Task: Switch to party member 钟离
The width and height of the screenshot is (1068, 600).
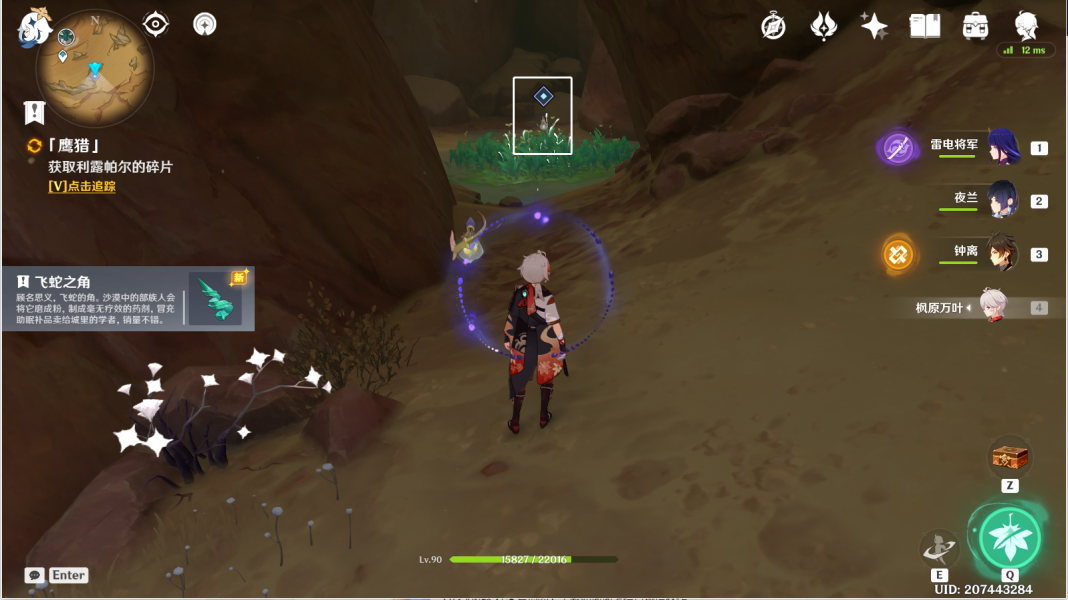Action: click(1002, 253)
